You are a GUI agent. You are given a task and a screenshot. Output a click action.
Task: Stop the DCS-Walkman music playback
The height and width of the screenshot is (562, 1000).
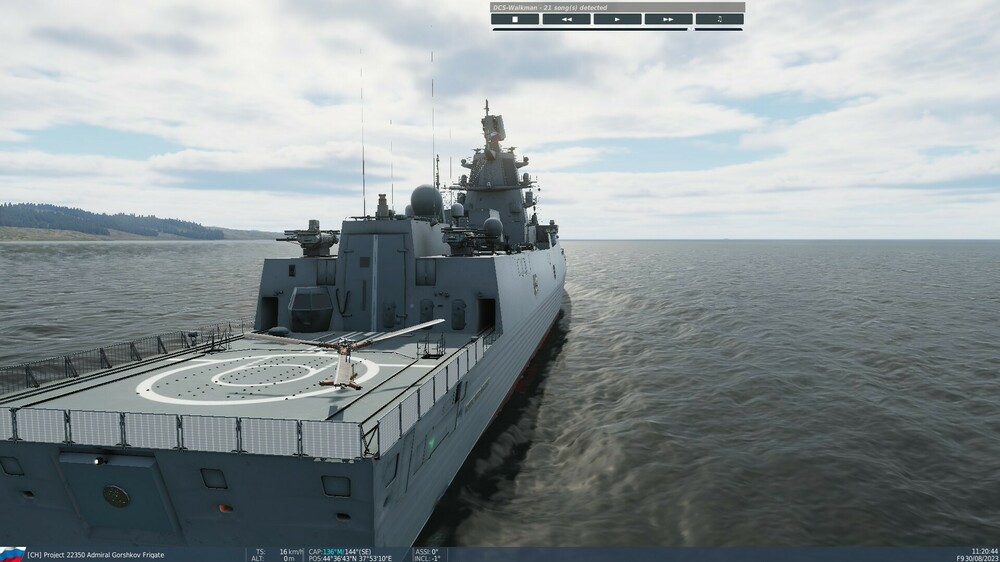click(x=515, y=19)
